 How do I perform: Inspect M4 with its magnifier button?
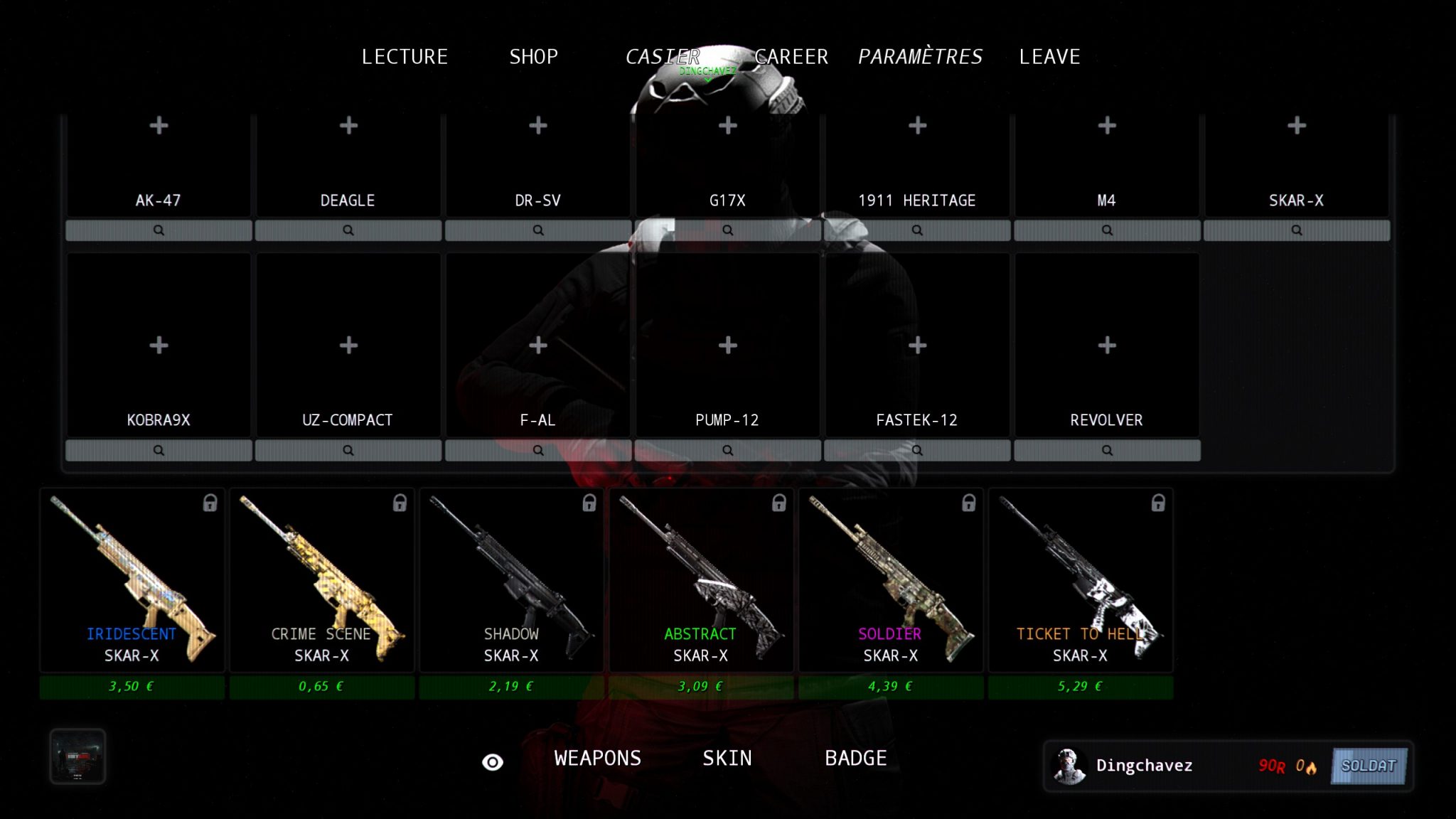click(1107, 230)
